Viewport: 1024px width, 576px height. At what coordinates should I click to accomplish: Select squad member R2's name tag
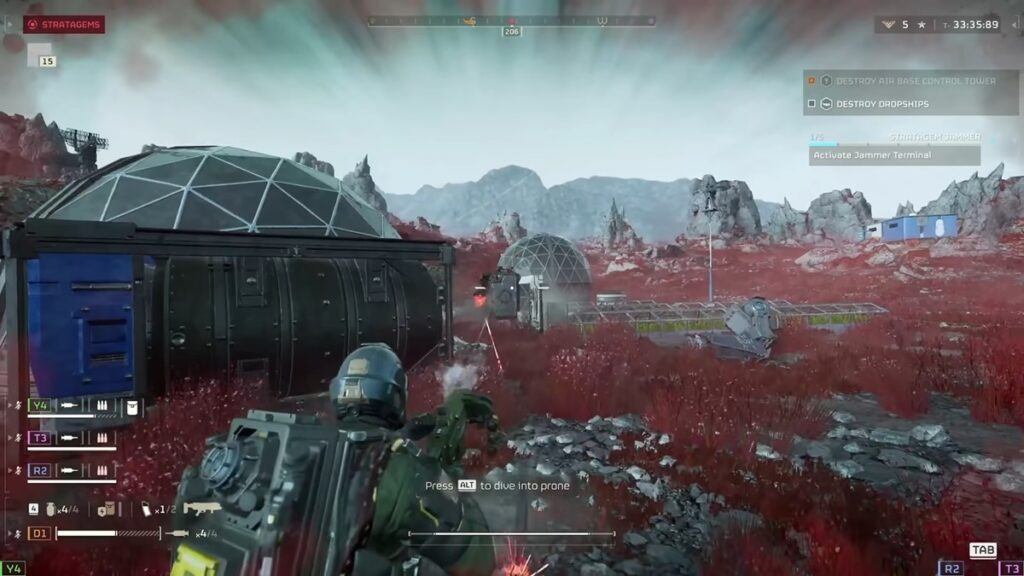40,469
